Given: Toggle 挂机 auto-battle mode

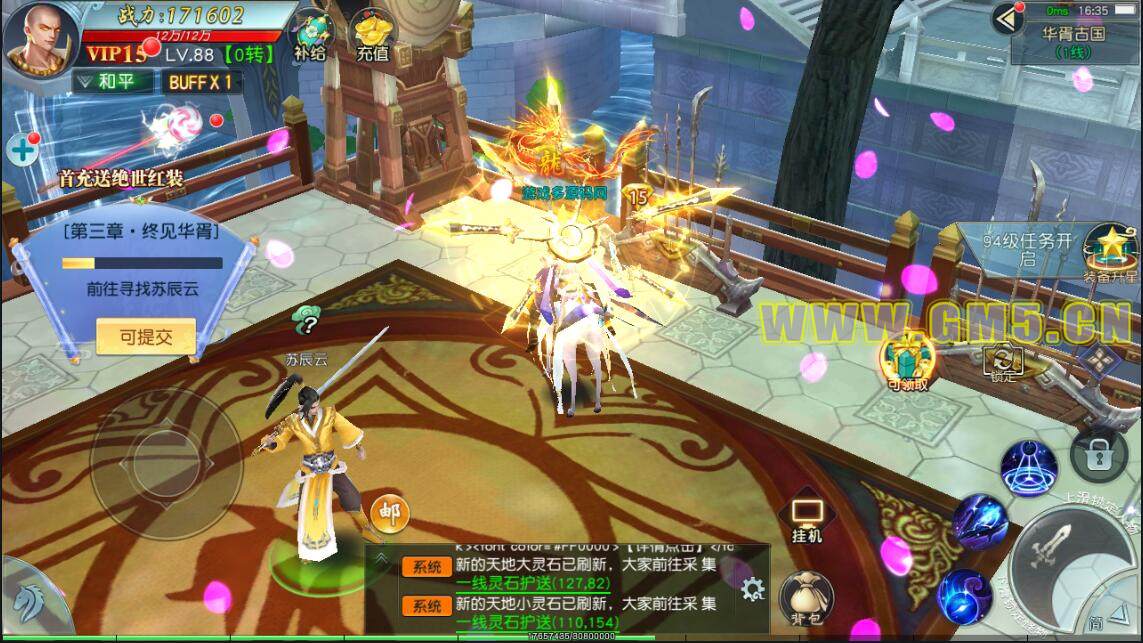Looking at the screenshot, I should click(807, 518).
